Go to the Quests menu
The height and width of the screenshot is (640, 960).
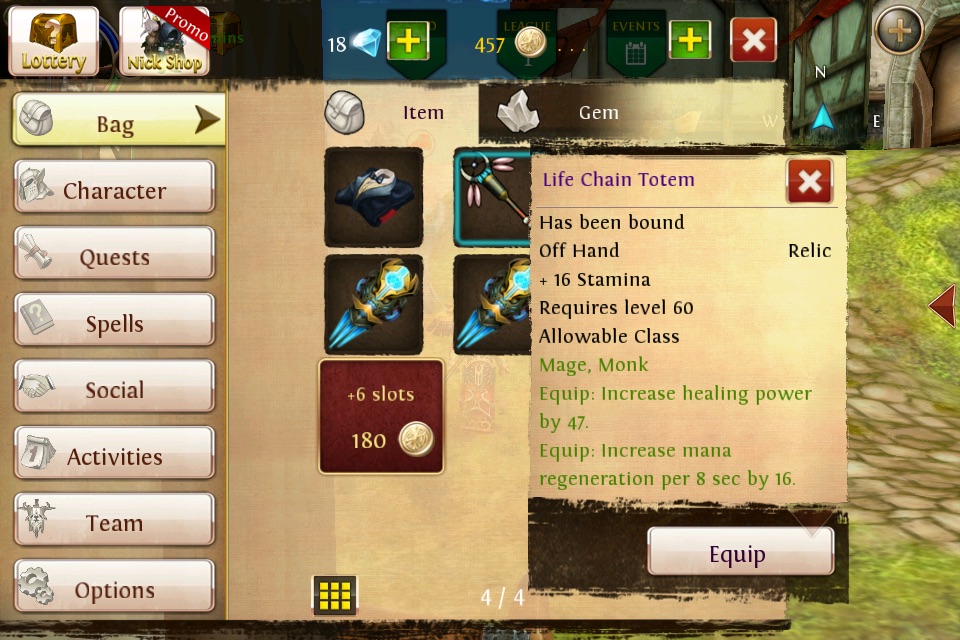[x=114, y=256]
